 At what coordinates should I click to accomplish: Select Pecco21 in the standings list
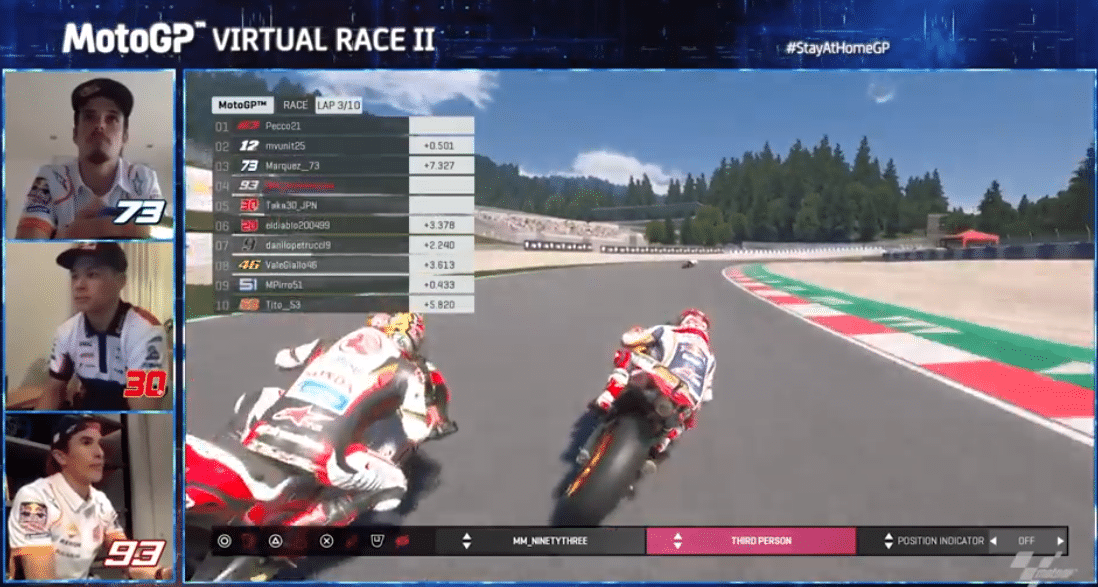[310, 126]
